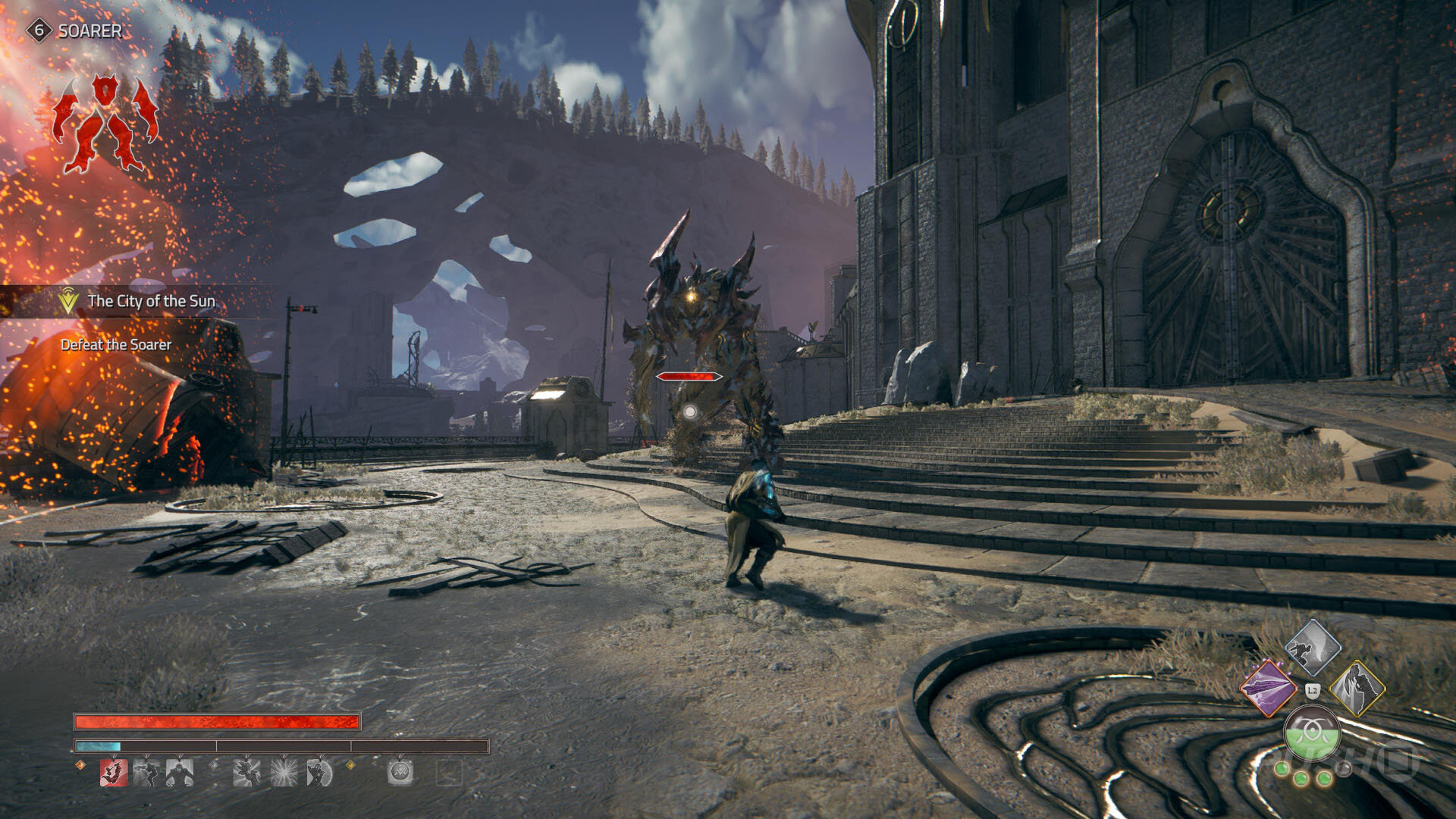Activate the grey aiming-gunner skill icon
This screenshot has height=819, width=1456.
coord(146,773)
